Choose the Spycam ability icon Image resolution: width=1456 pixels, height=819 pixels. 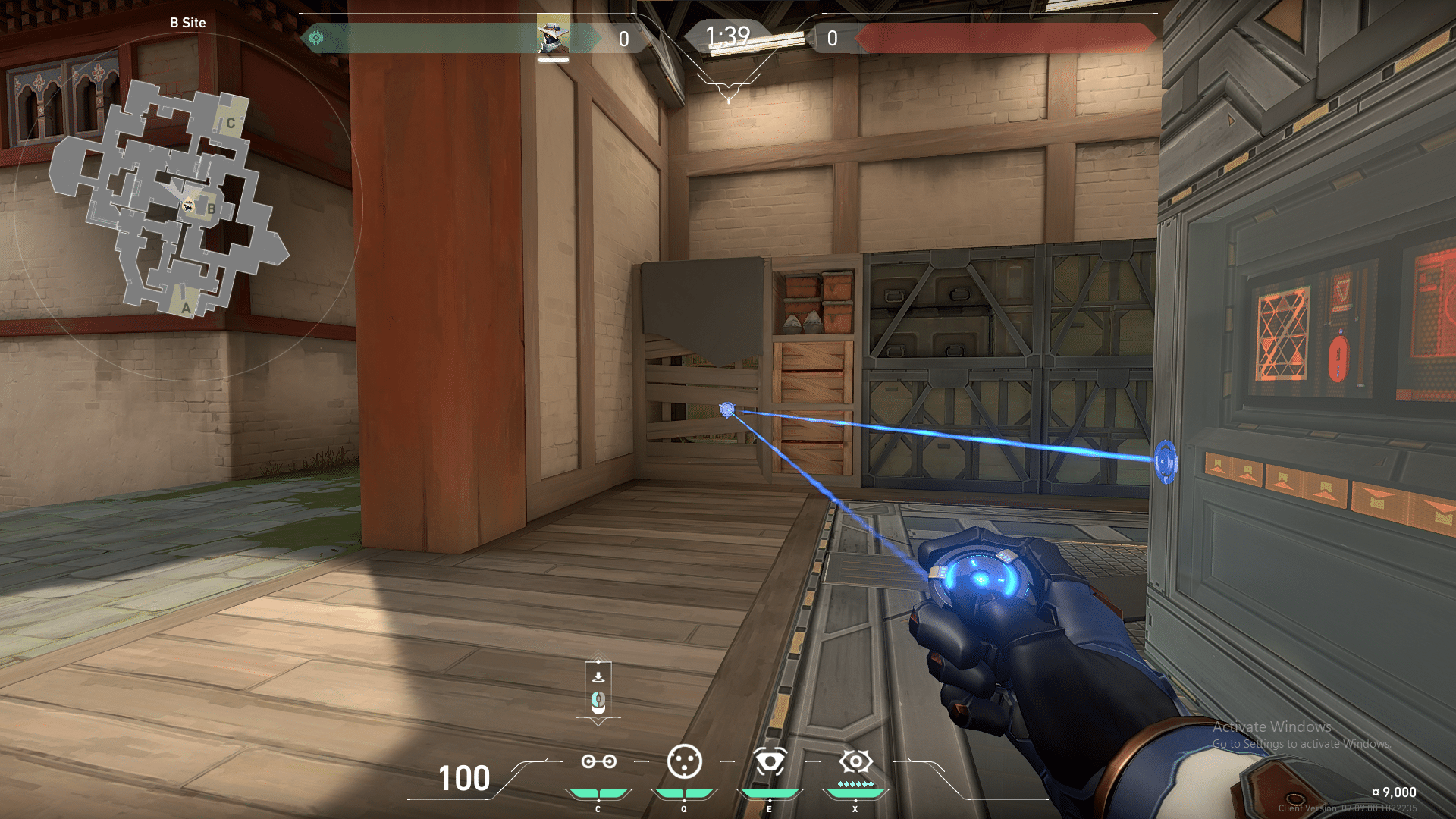[x=769, y=761]
